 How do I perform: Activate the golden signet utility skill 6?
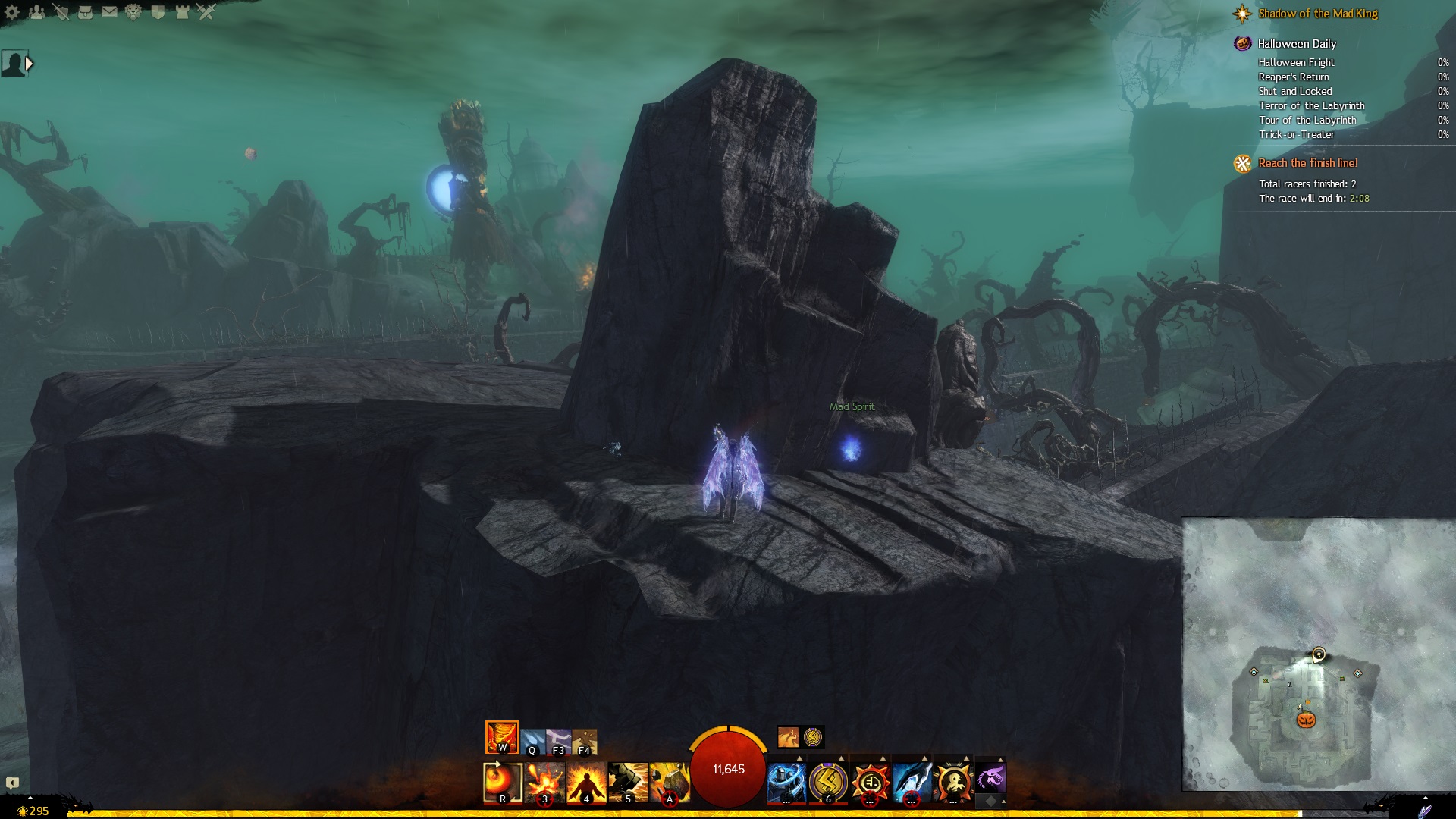click(x=828, y=783)
